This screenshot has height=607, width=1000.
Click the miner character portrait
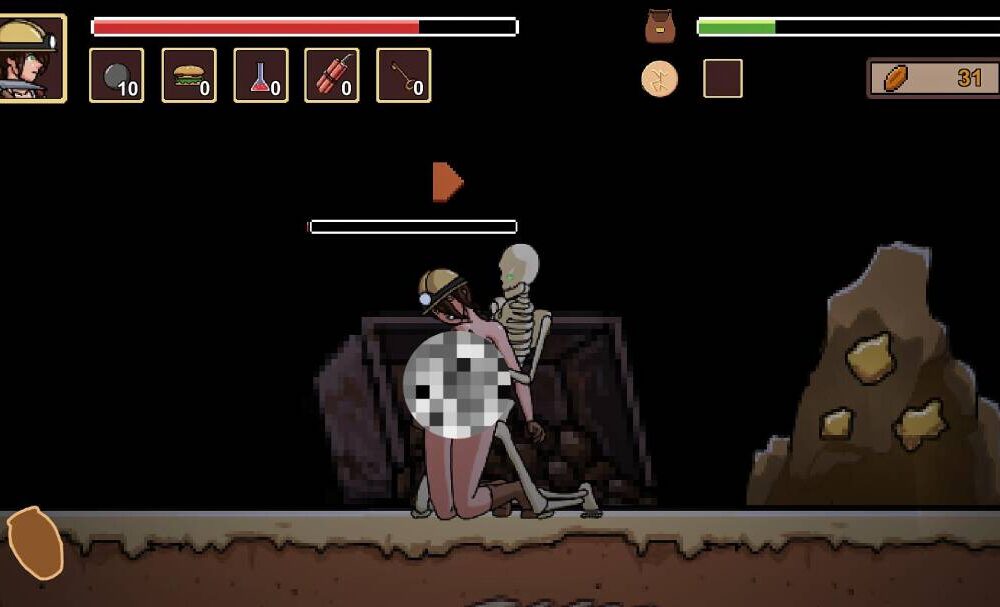tap(32, 58)
